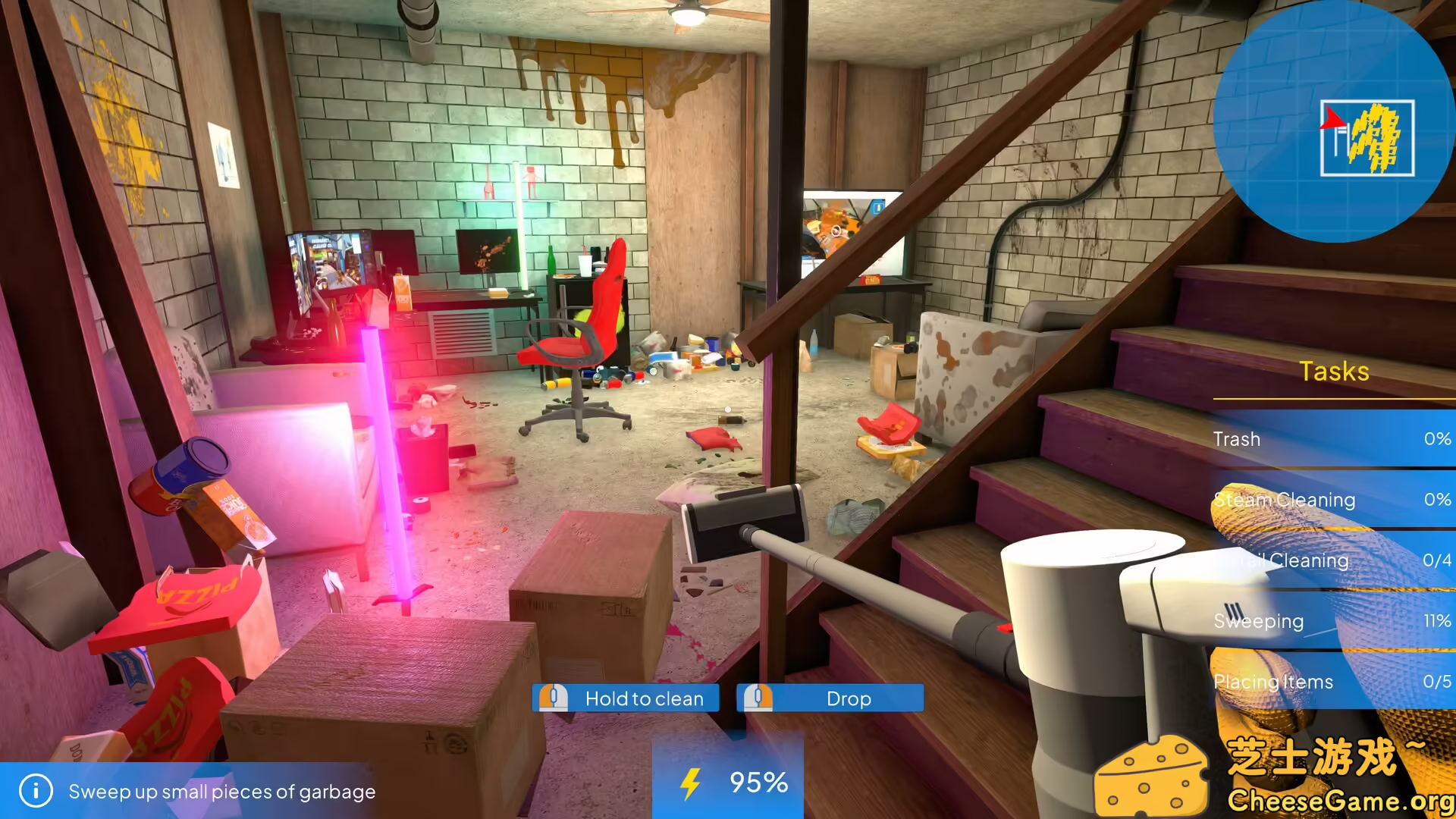Click the mouse icon on the Hold to clean prompt
Image resolution: width=1456 pixels, height=819 pixels.
click(x=553, y=698)
